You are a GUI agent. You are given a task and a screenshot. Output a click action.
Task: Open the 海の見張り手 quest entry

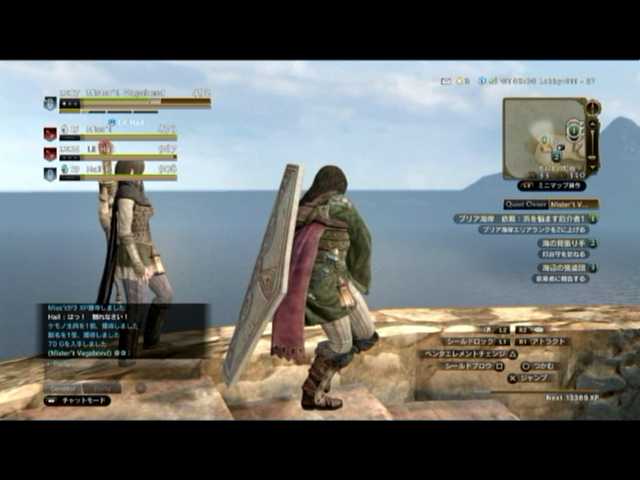(x=566, y=243)
